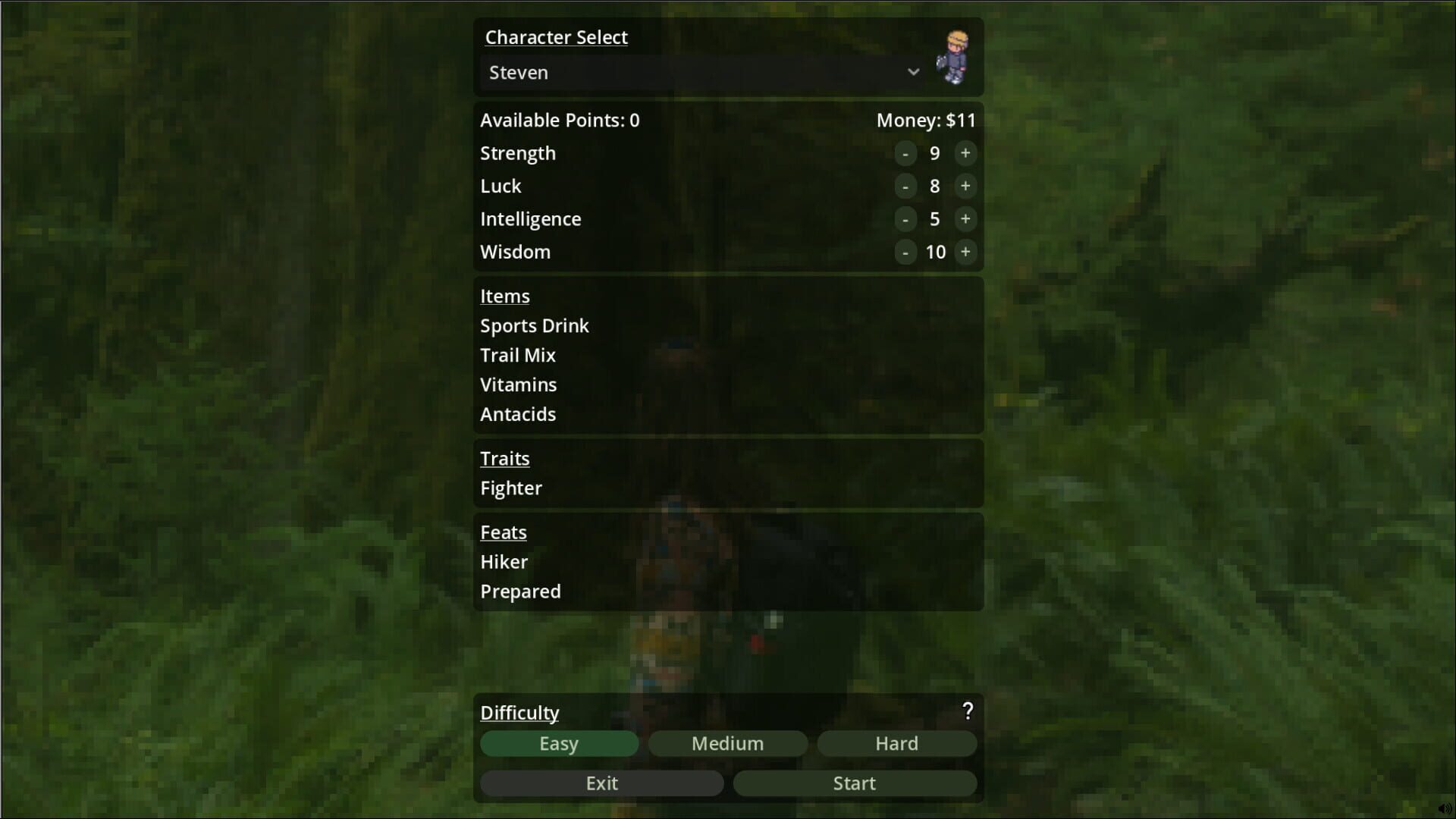Select the Sports Drink item
The image size is (1456, 819).
click(535, 326)
